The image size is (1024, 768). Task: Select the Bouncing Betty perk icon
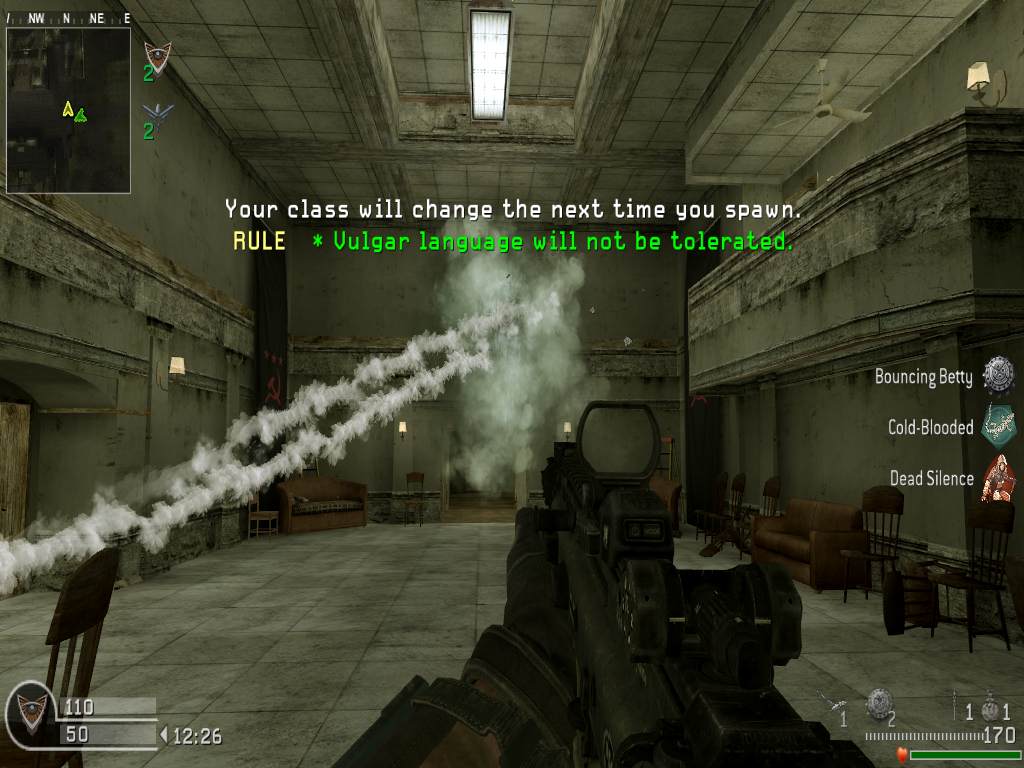pos(997,375)
